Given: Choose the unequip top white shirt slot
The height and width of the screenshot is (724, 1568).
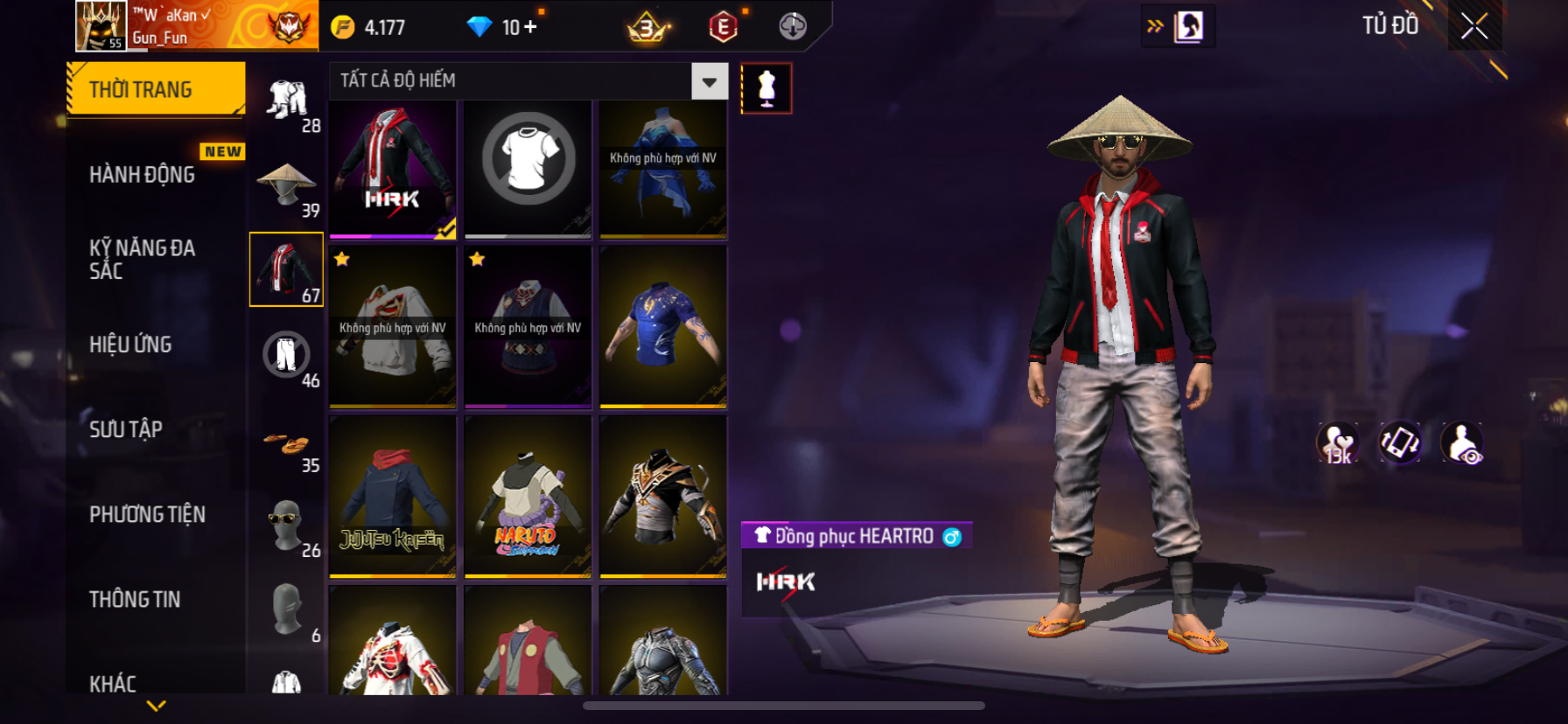Looking at the screenshot, I should (528, 169).
